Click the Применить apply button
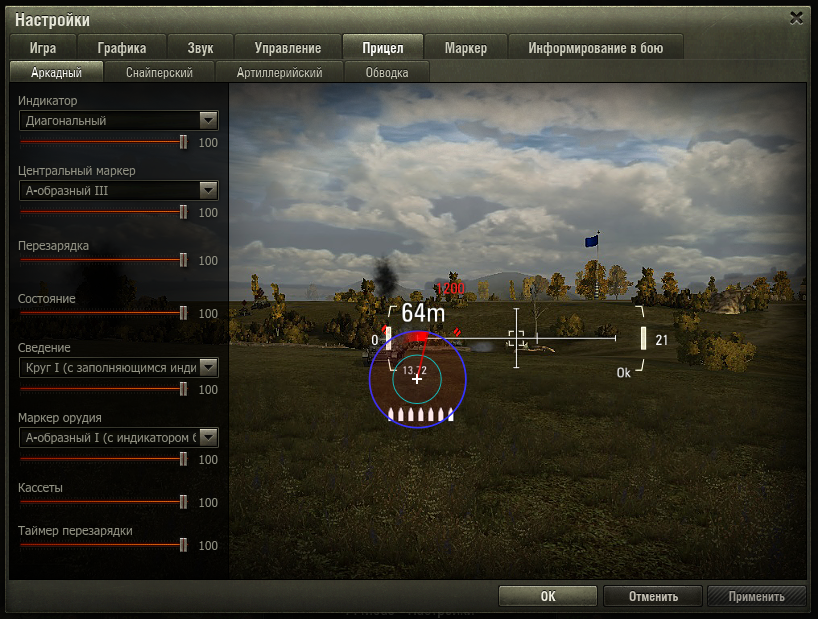The width and height of the screenshot is (818, 619). tap(756, 597)
